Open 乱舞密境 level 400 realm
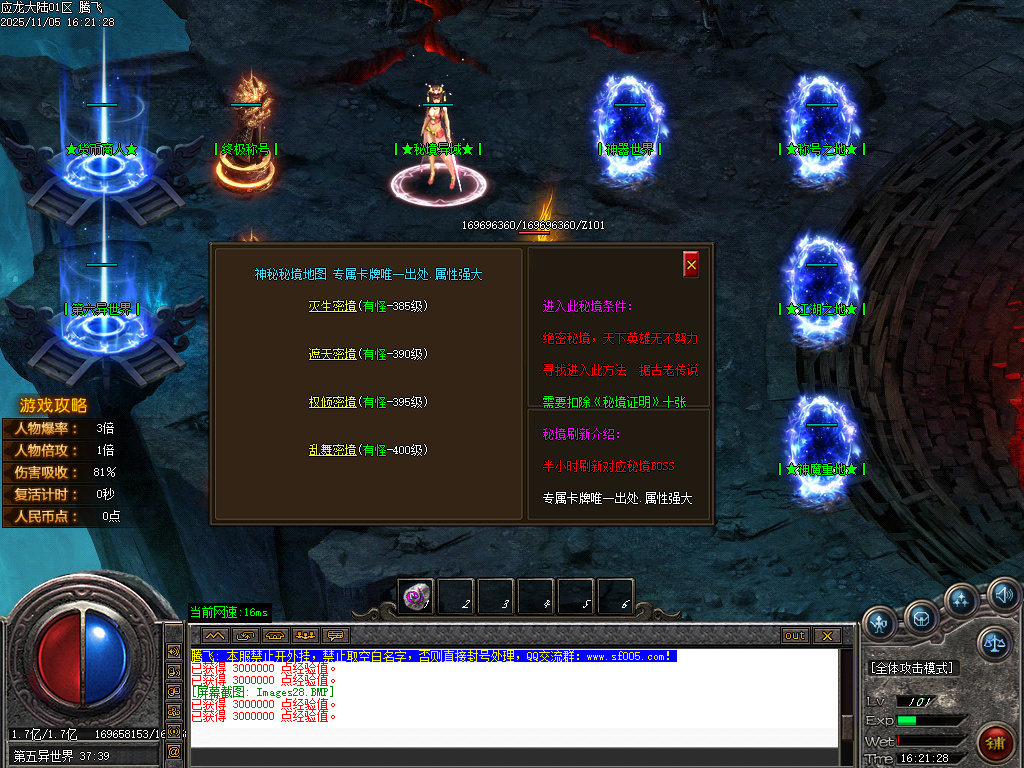Viewport: 1024px width, 768px height. click(332, 450)
